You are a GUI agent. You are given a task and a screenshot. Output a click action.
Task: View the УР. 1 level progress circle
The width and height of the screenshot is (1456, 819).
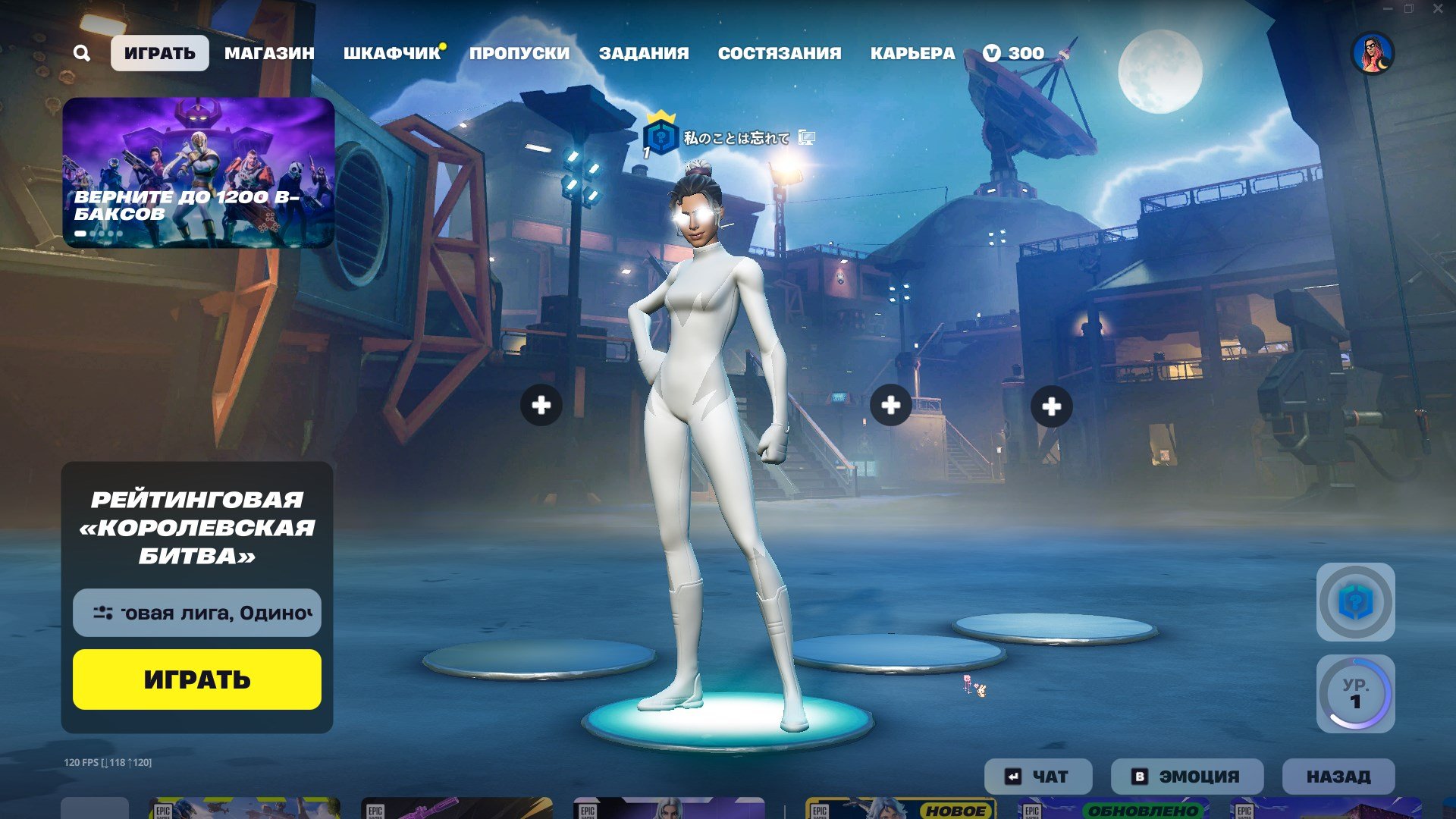click(1355, 694)
